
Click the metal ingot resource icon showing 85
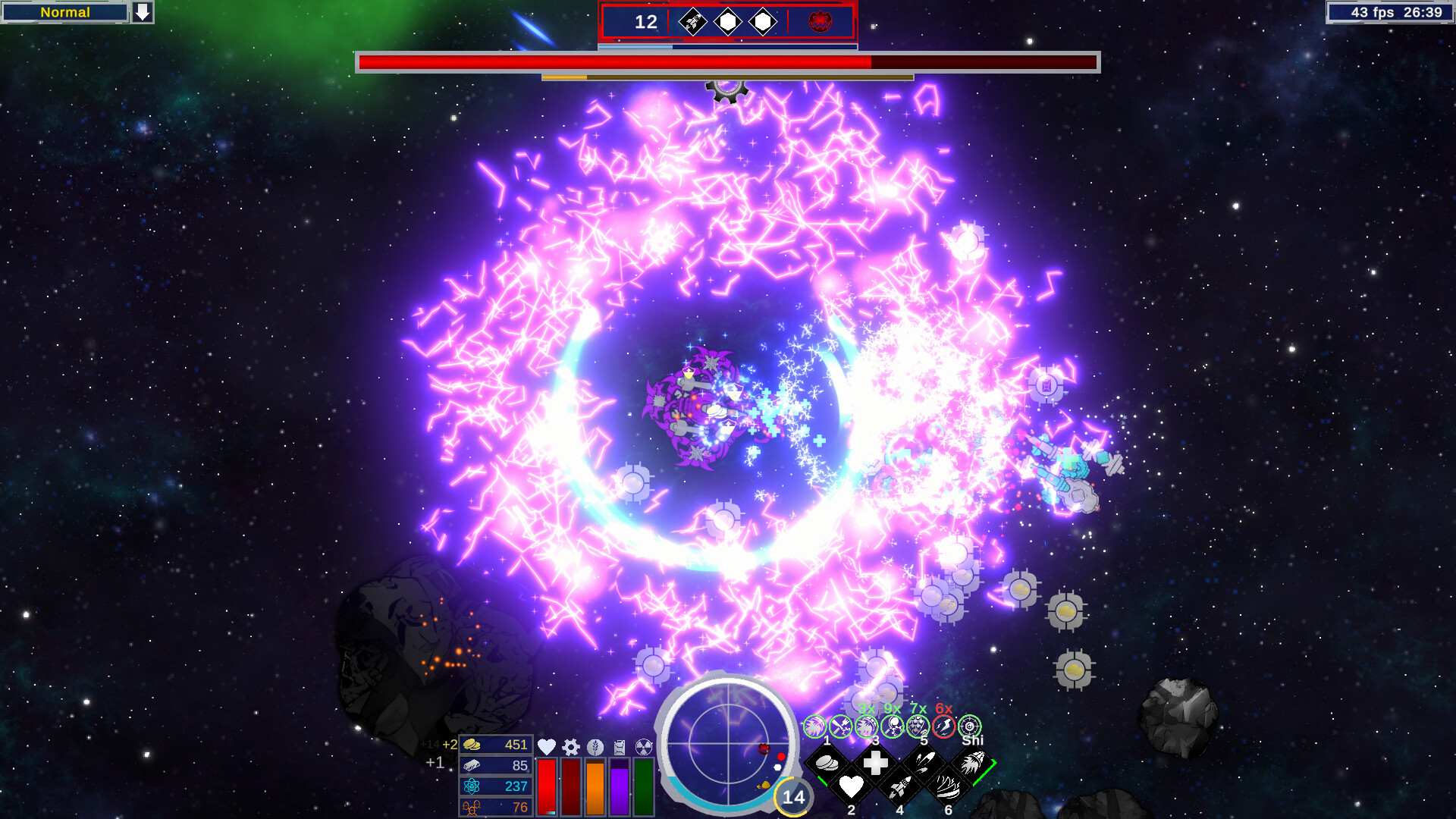[x=471, y=766]
